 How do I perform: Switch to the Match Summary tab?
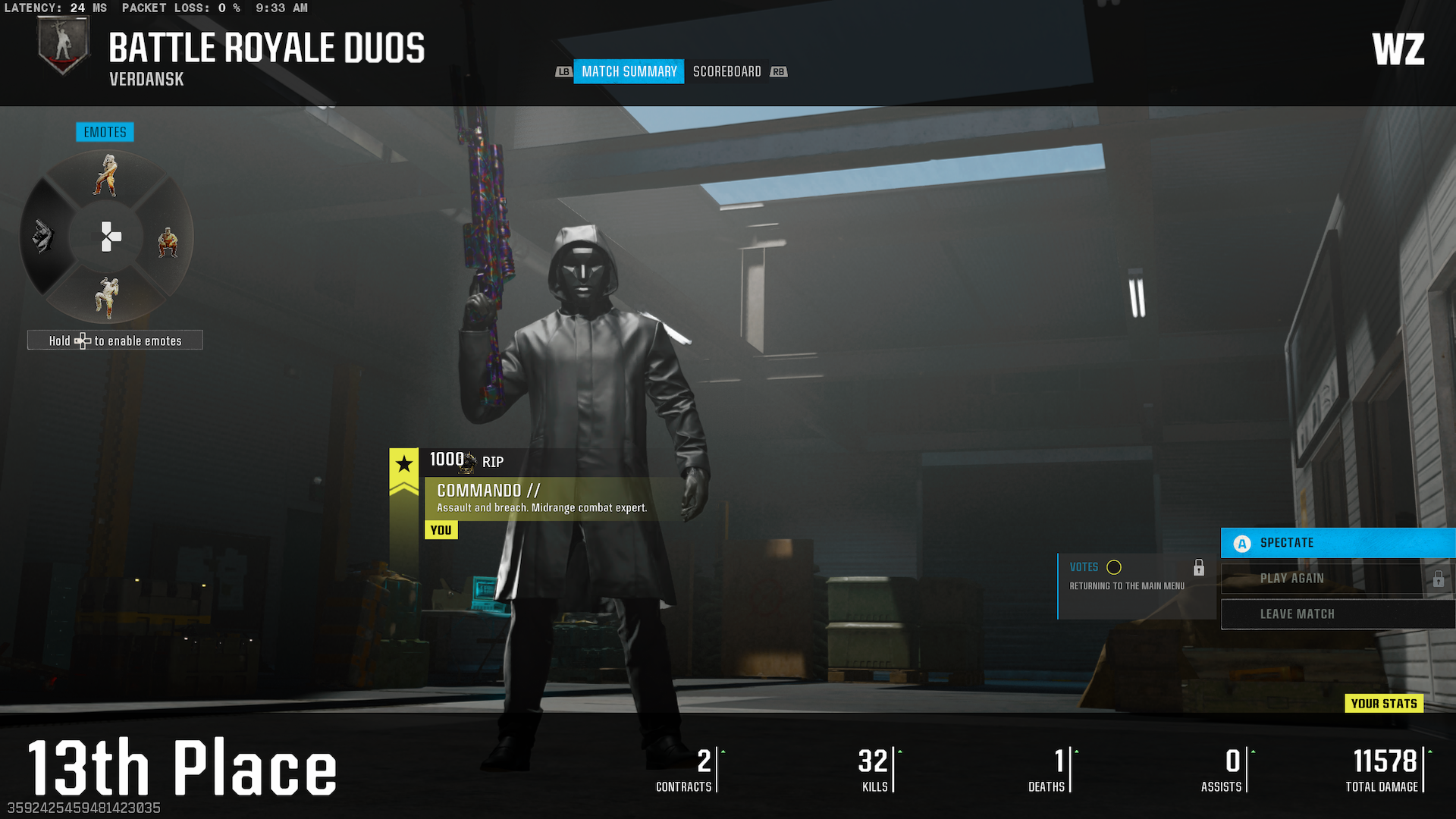tap(629, 71)
